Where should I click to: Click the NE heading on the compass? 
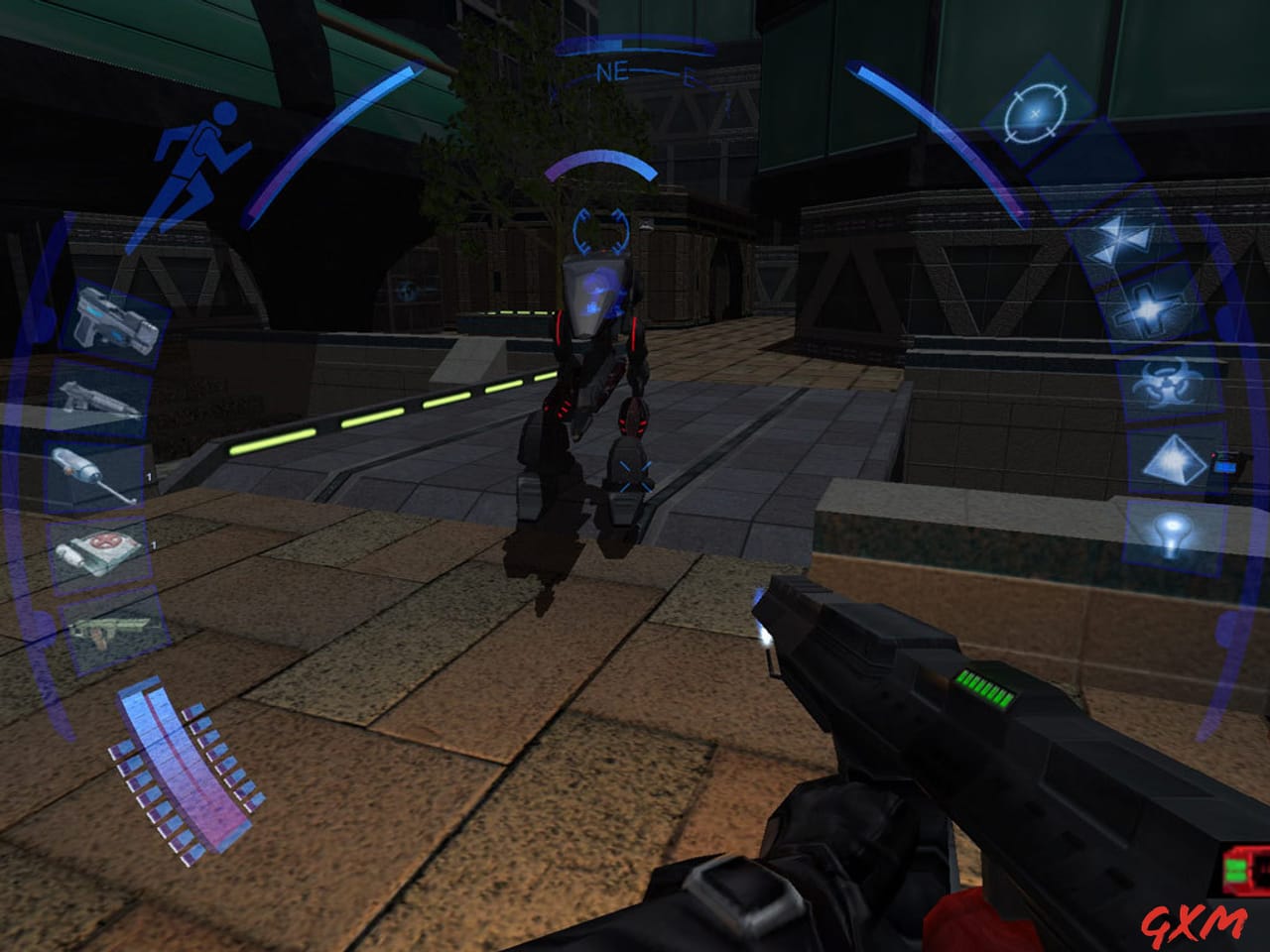click(612, 71)
